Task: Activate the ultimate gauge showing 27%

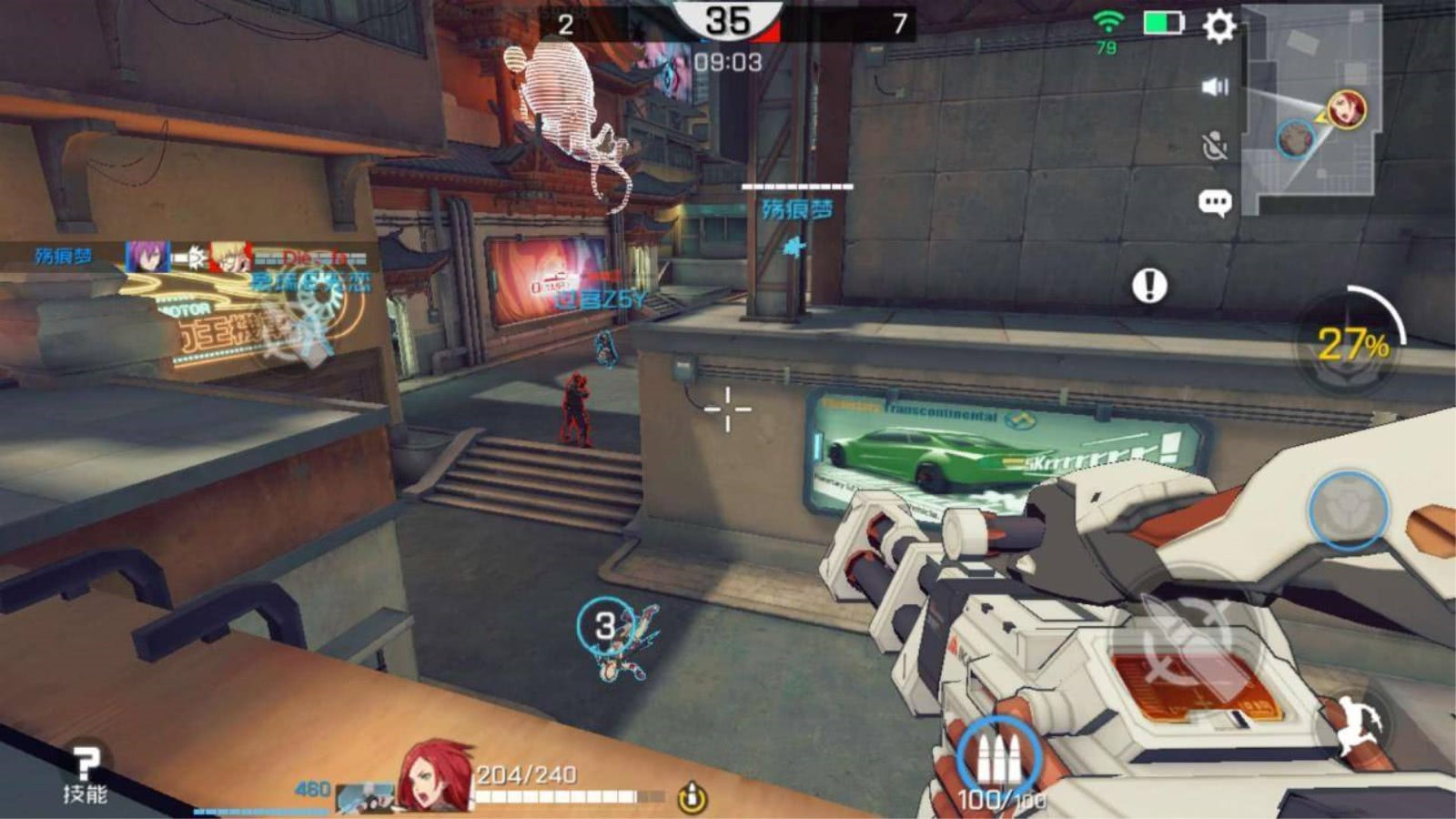Action: pyautogui.click(x=1351, y=344)
